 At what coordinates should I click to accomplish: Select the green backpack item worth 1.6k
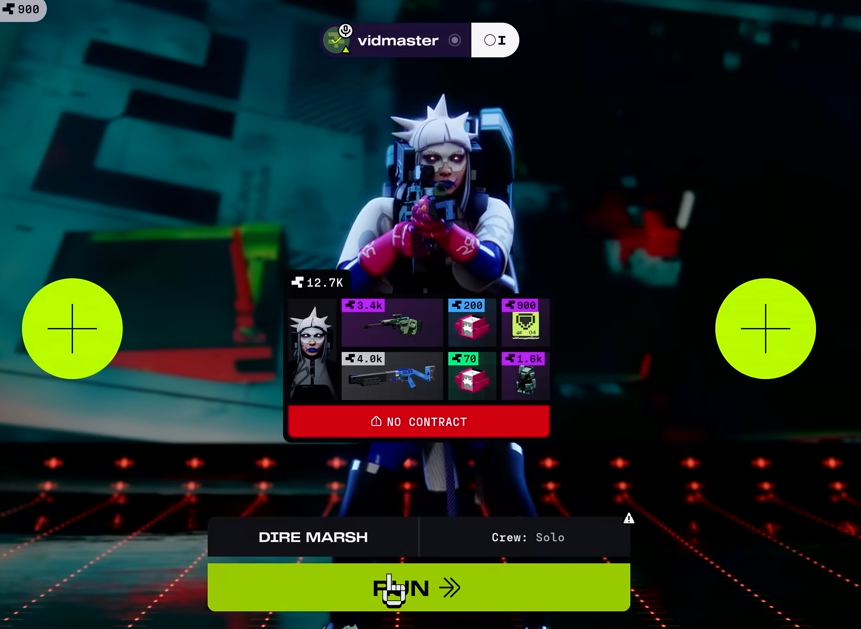point(525,376)
